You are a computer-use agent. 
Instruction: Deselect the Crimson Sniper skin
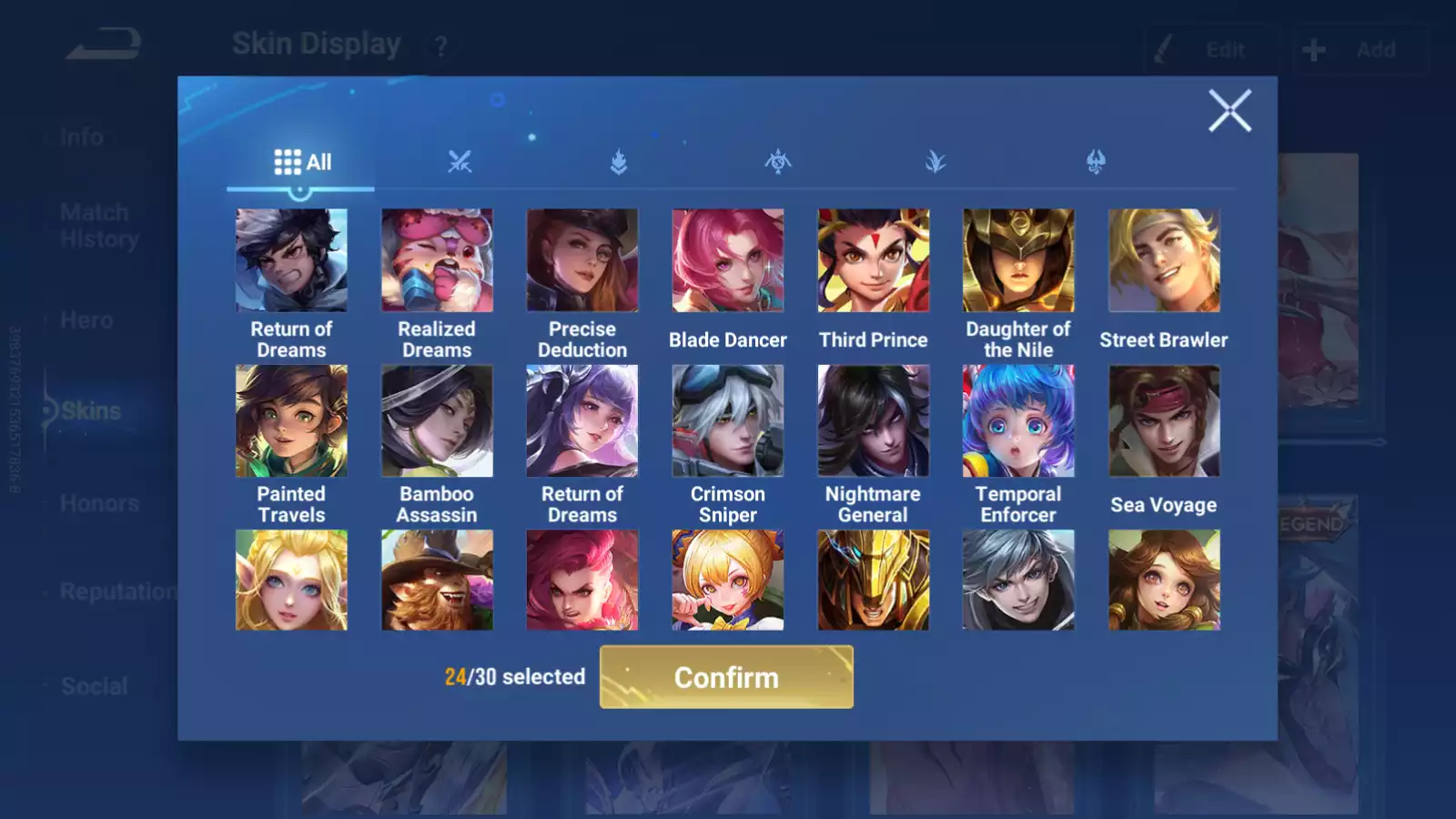[x=728, y=420]
